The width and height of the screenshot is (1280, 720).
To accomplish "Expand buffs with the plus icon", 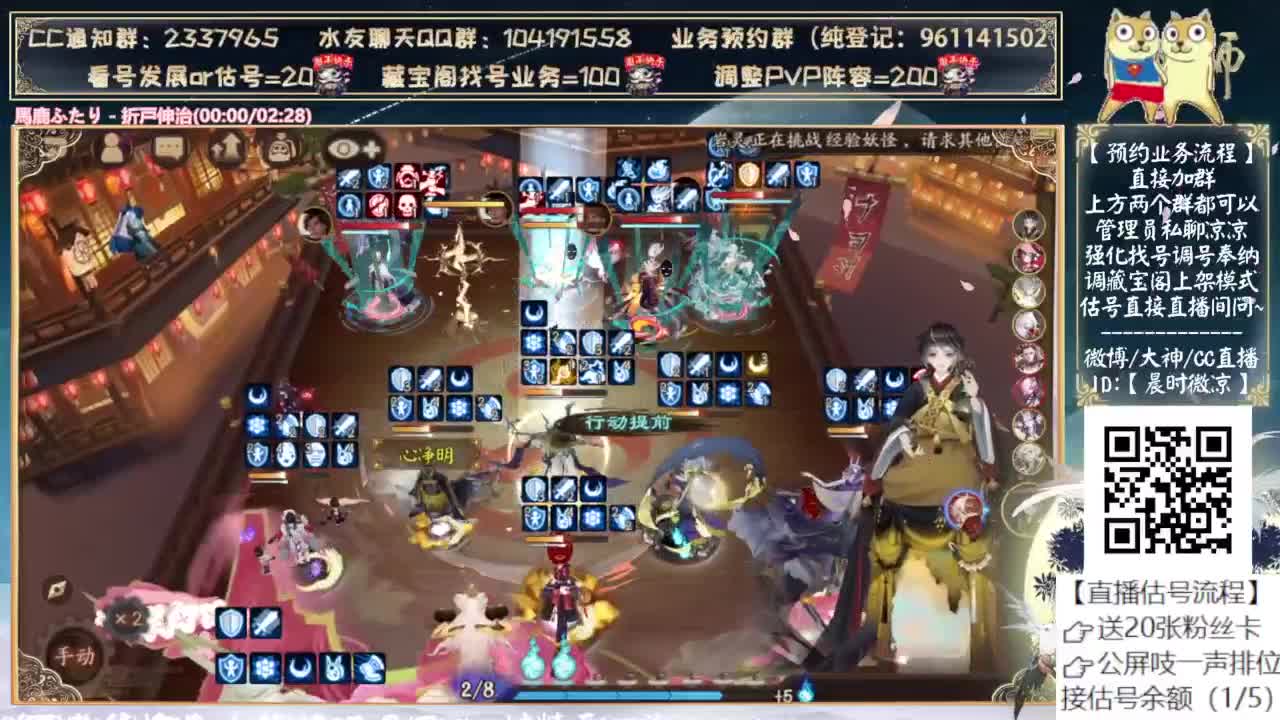I will coord(371,148).
